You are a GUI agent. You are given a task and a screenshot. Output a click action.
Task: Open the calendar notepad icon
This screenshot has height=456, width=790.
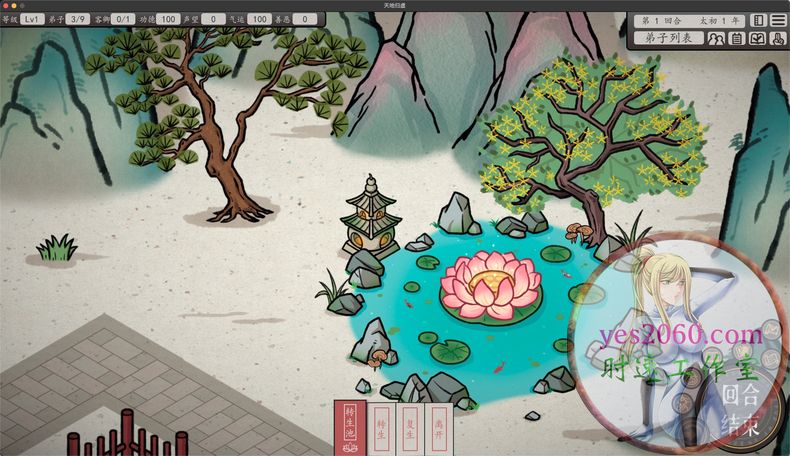point(737,39)
